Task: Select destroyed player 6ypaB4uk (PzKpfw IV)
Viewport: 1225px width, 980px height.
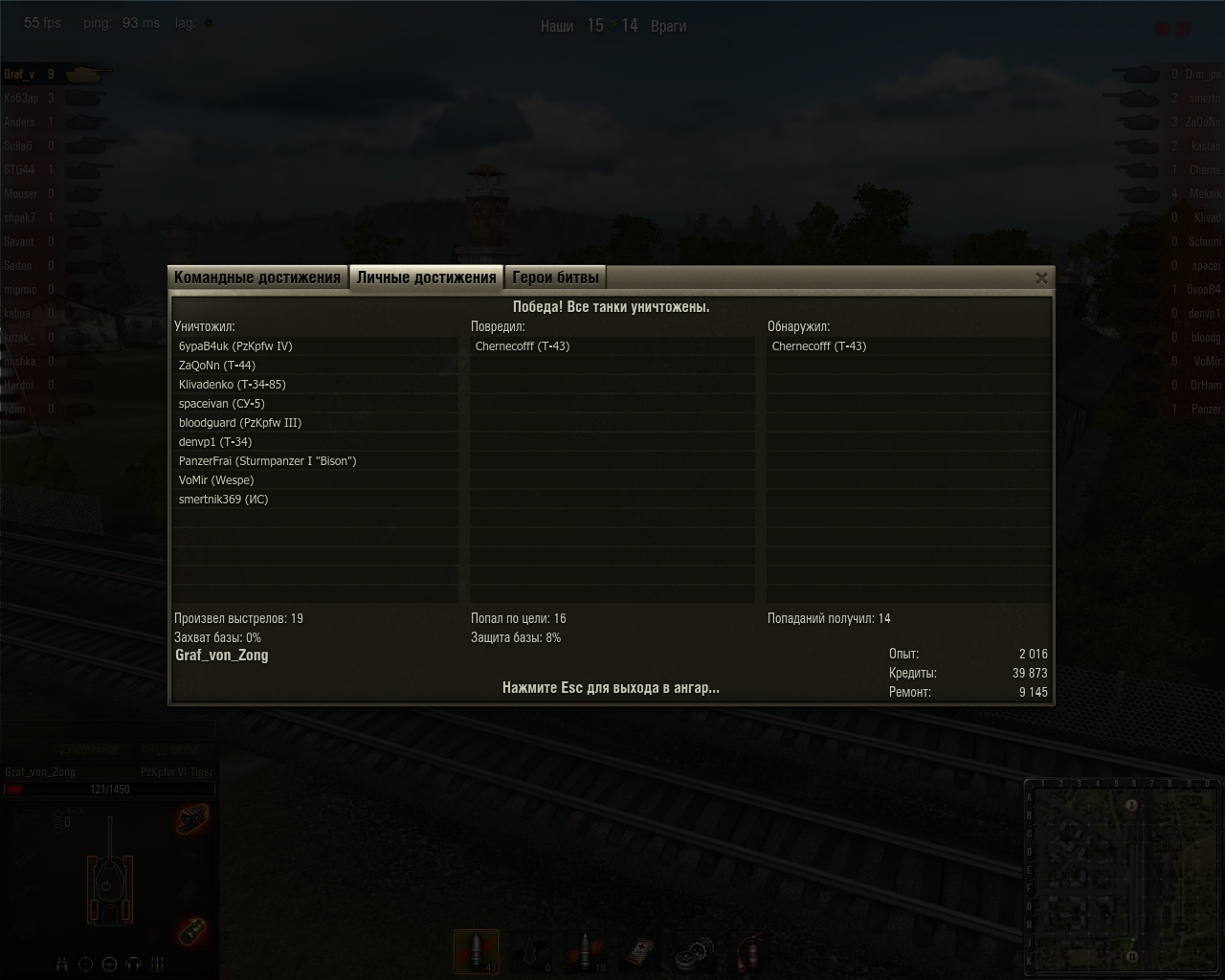Action: pyautogui.click(x=235, y=346)
